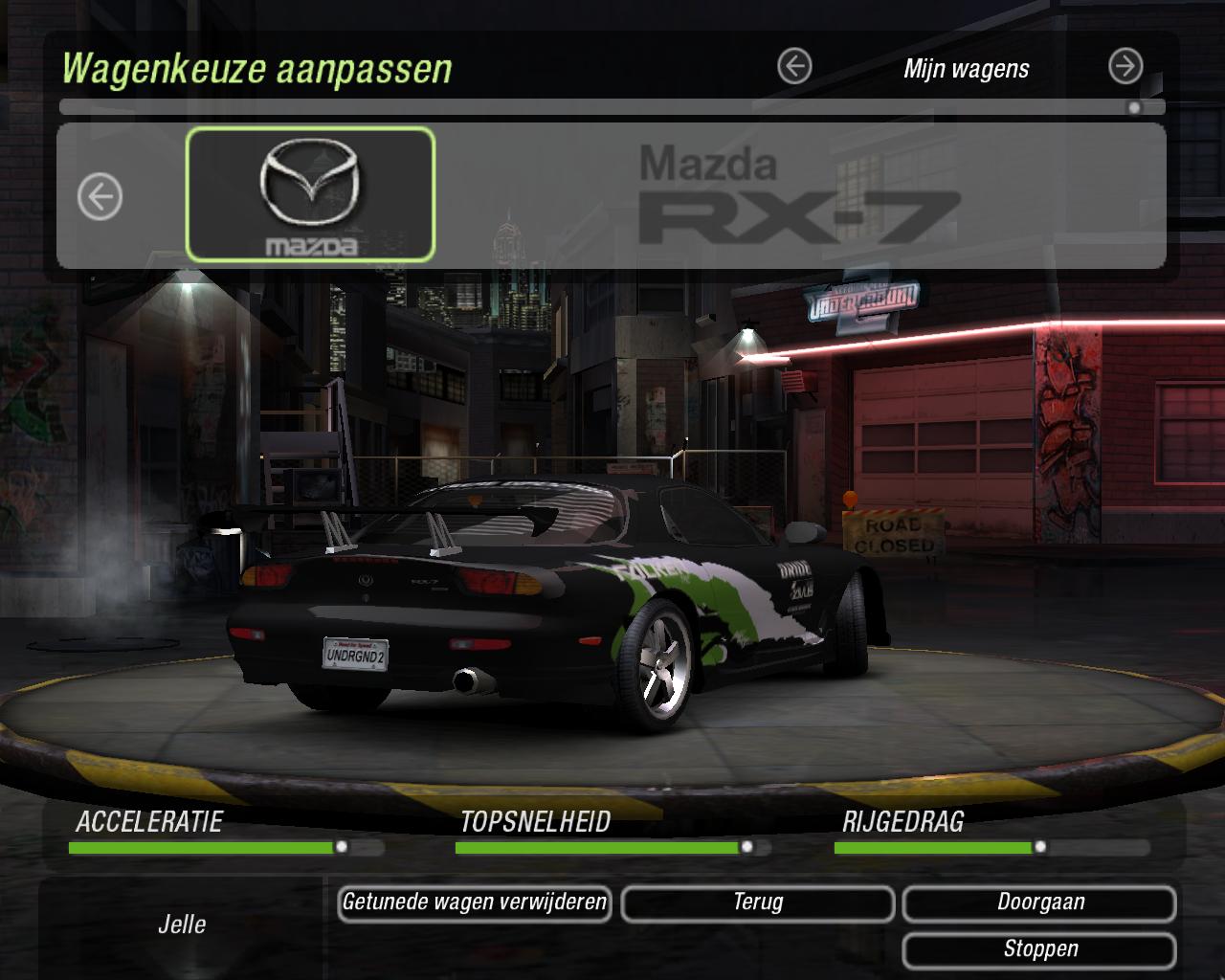The width and height of the screenshot is (1225, 980).
Task: Continue with the Doorgaan button
Action: [x=1039, y=902]
